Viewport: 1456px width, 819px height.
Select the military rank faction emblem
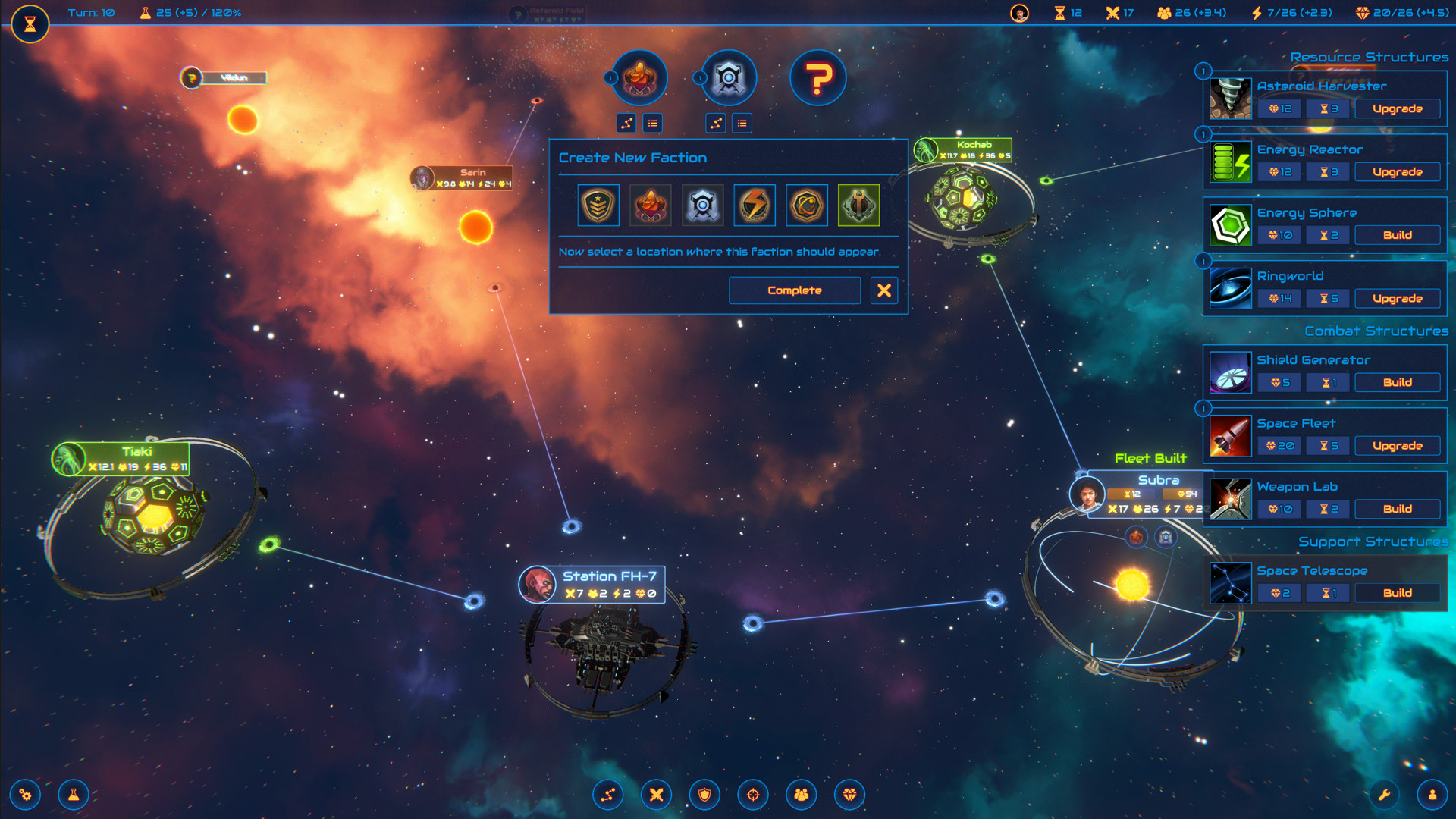point(598,205)
